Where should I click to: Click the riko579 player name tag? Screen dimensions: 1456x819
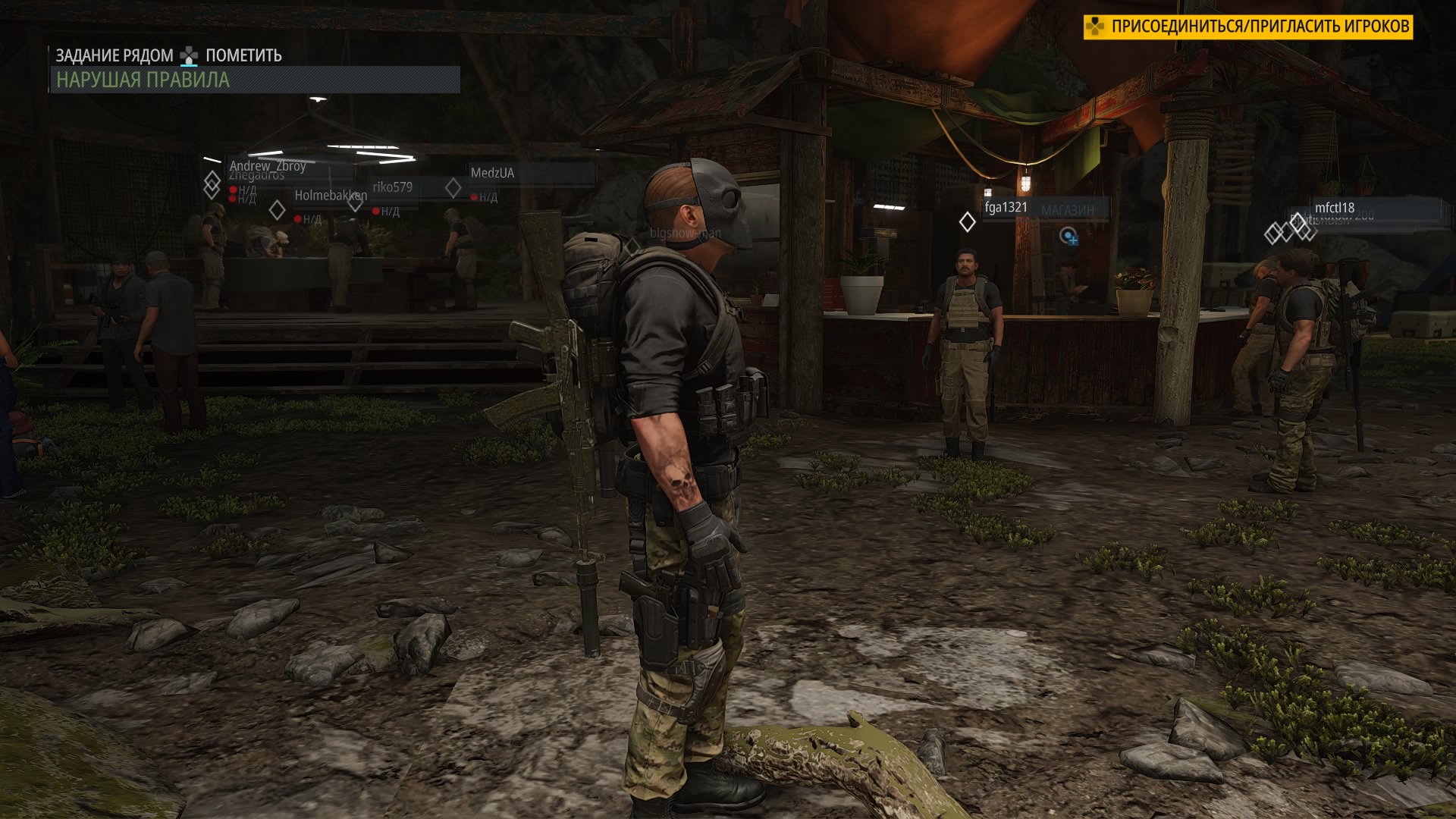pyautogui.click(x=392, y=187)
